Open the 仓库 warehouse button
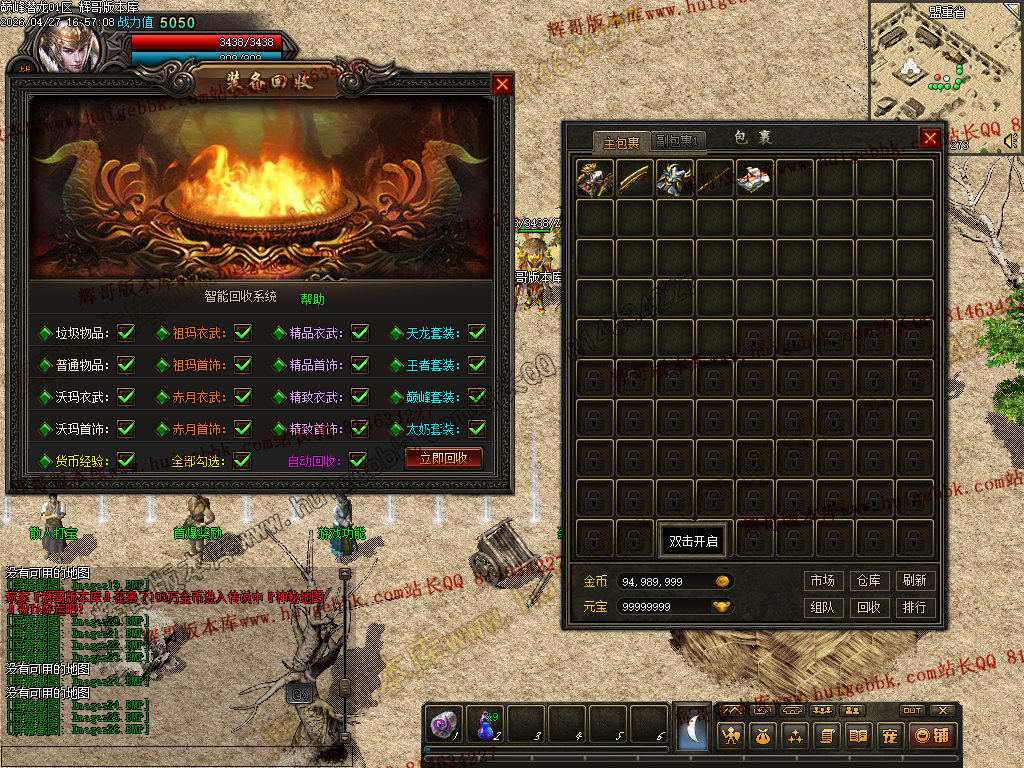 [868, 581]
